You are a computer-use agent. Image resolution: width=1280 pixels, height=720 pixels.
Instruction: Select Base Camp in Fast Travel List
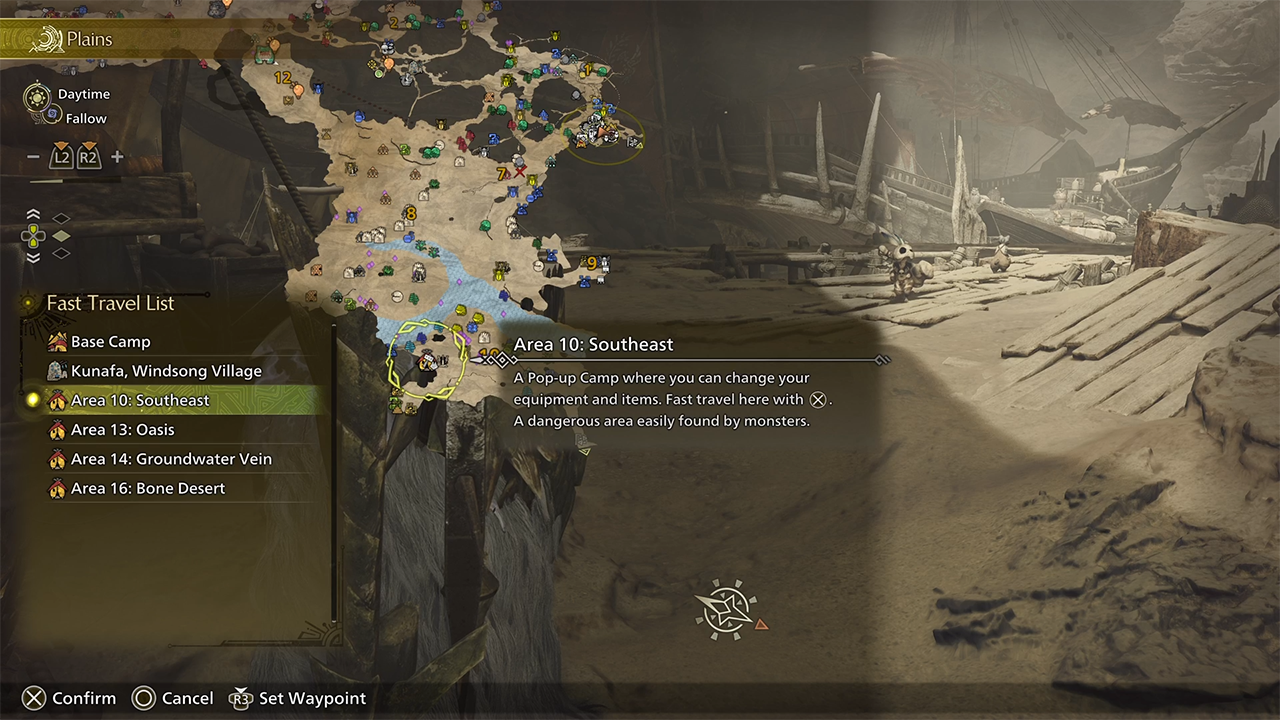coord(110,342)
